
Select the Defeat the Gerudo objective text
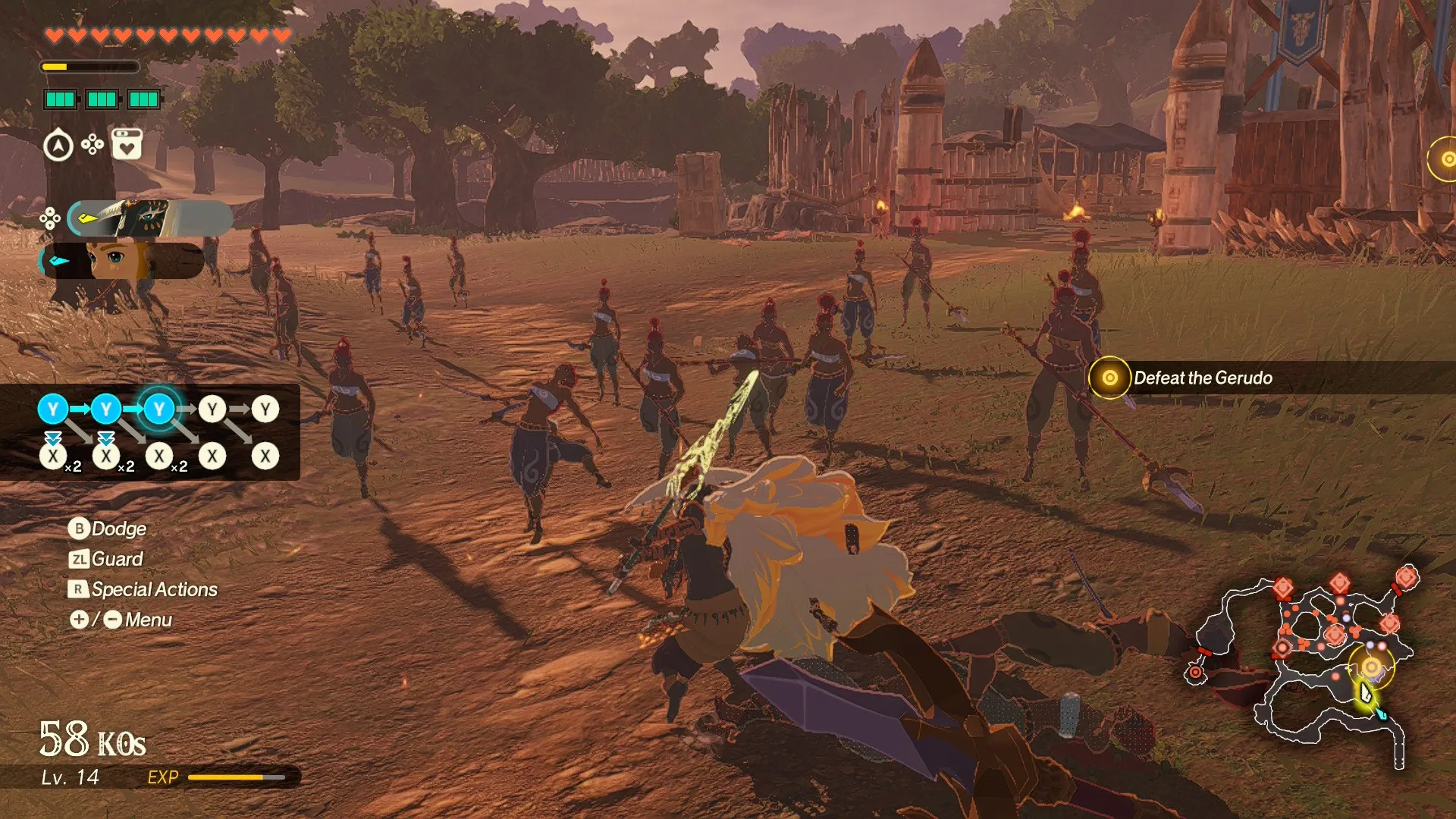(x=1203, y=378)
